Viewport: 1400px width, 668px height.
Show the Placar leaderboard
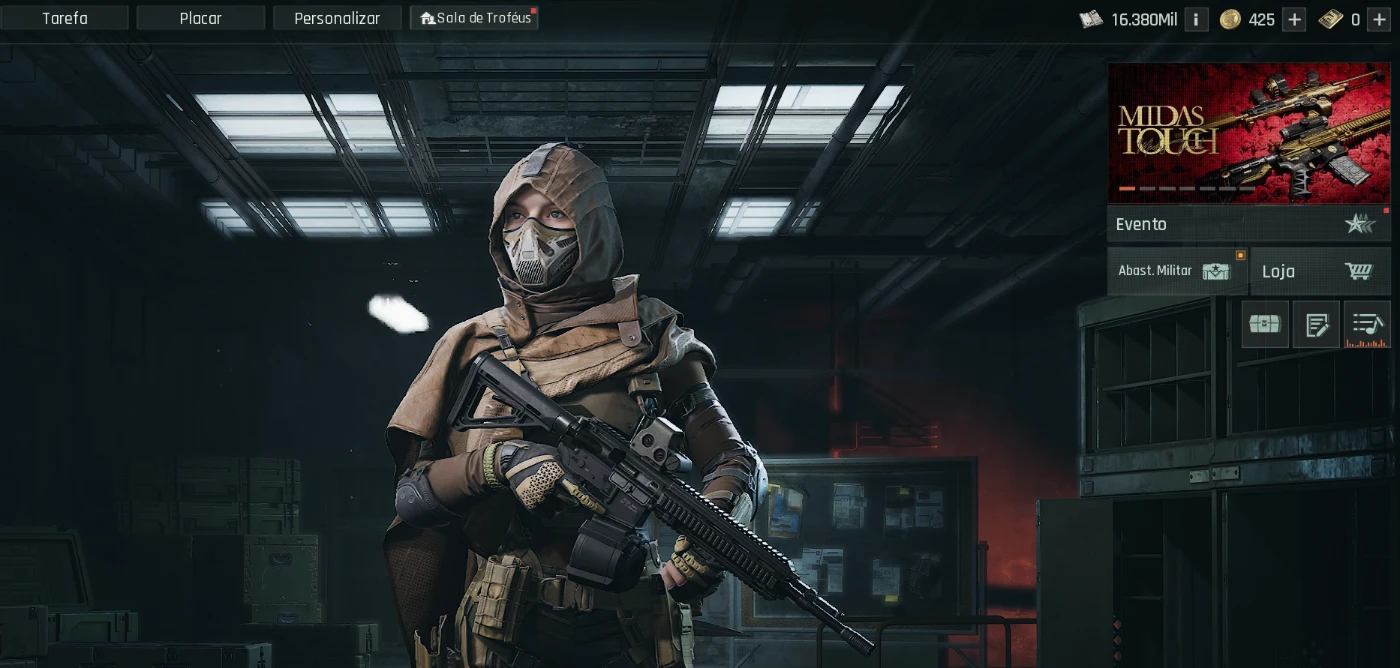[201, 18]
